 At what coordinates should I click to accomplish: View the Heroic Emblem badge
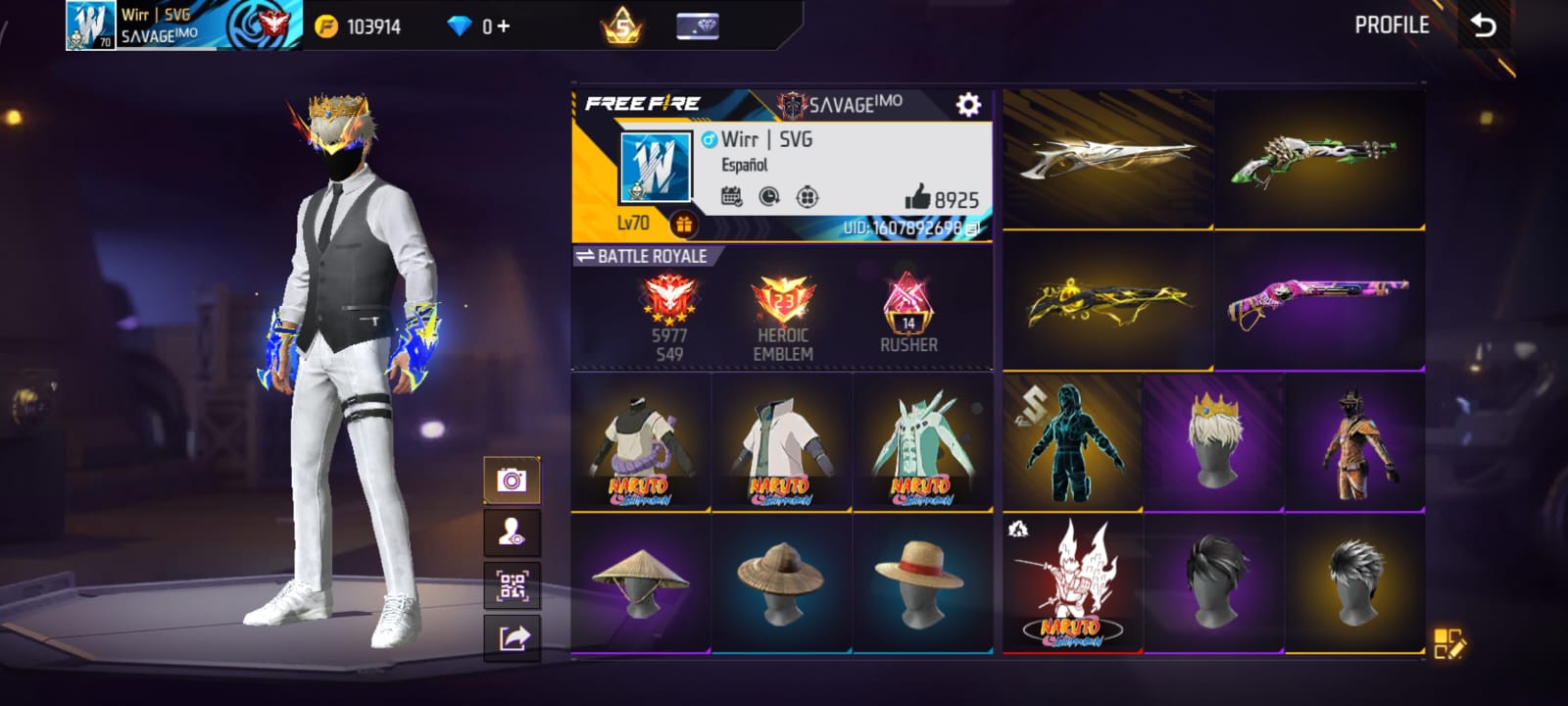(782, 316)
